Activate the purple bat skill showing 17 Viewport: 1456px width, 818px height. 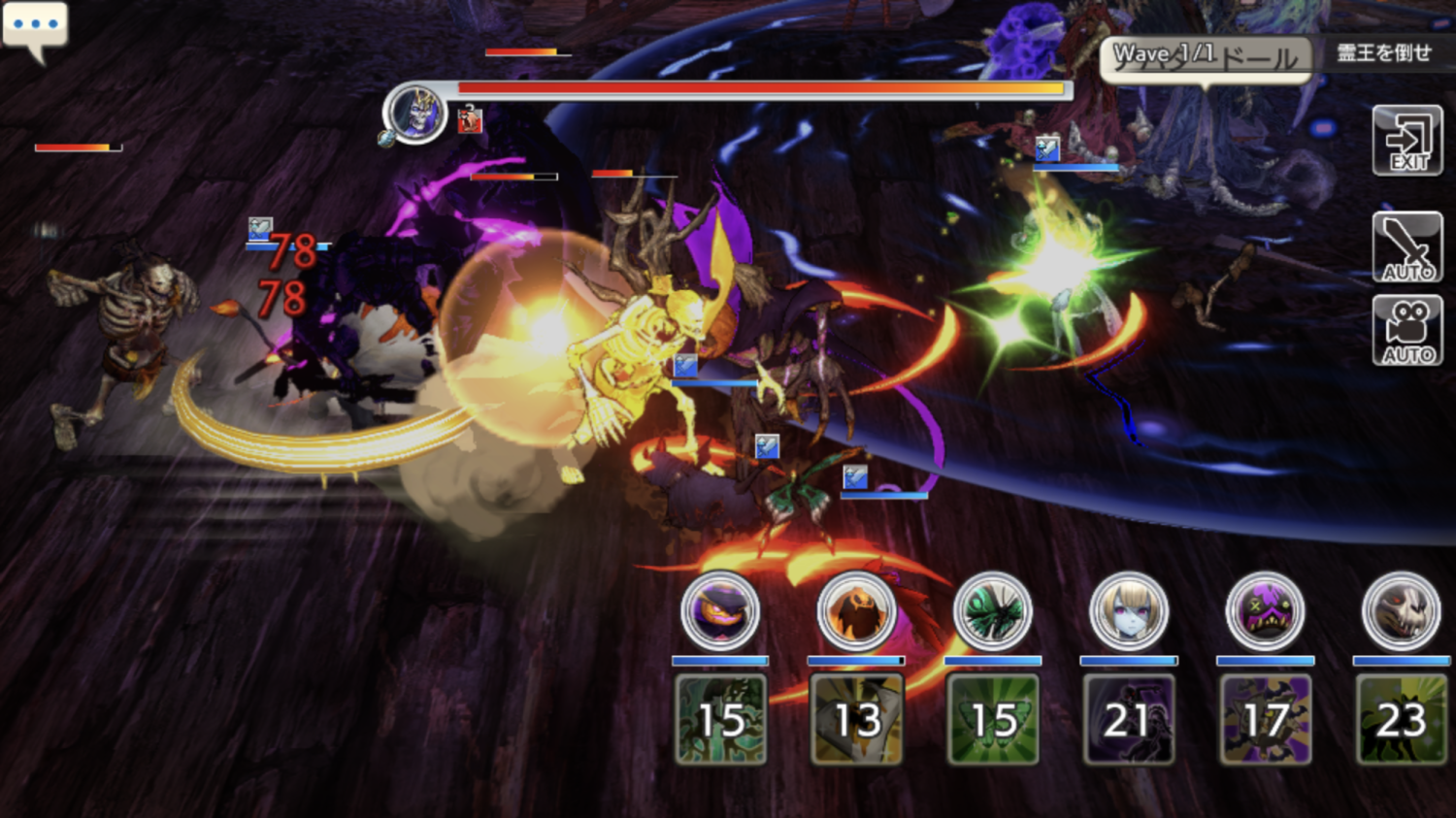pyautogui.click(x=1265, y=719)
